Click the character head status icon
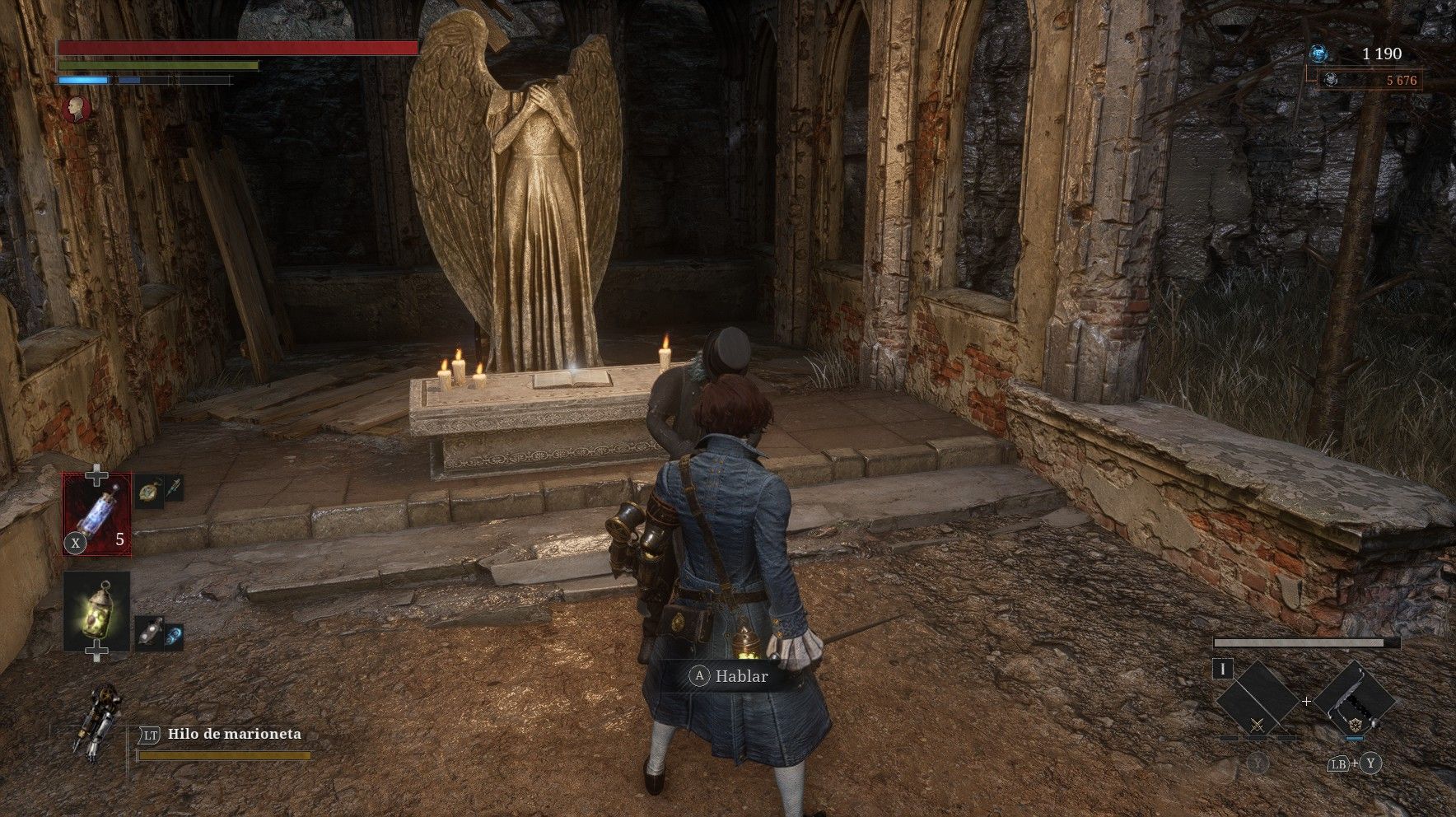Viewport: 1456px width, 817px height. coord(77,109)
